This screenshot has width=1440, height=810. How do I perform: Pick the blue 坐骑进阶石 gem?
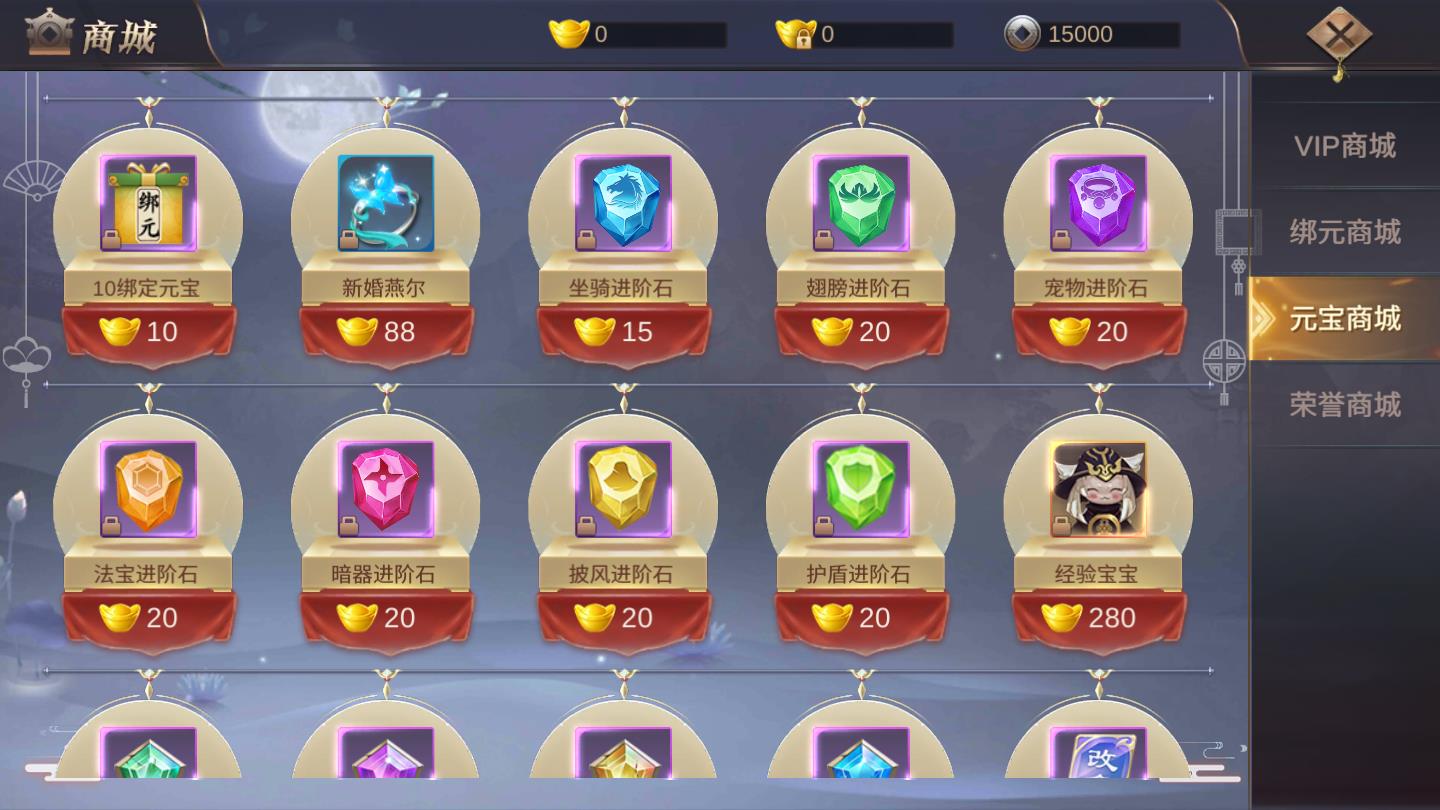[x=623, y=203]
